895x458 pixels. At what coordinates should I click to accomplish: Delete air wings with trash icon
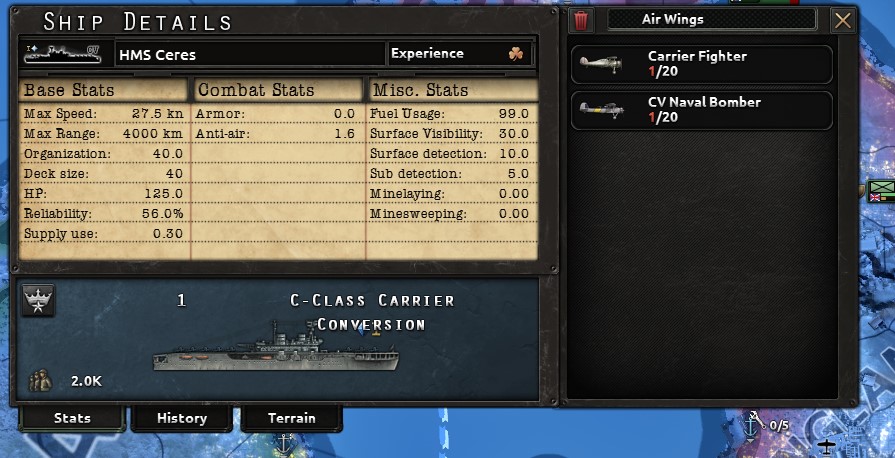click(581, 20)
